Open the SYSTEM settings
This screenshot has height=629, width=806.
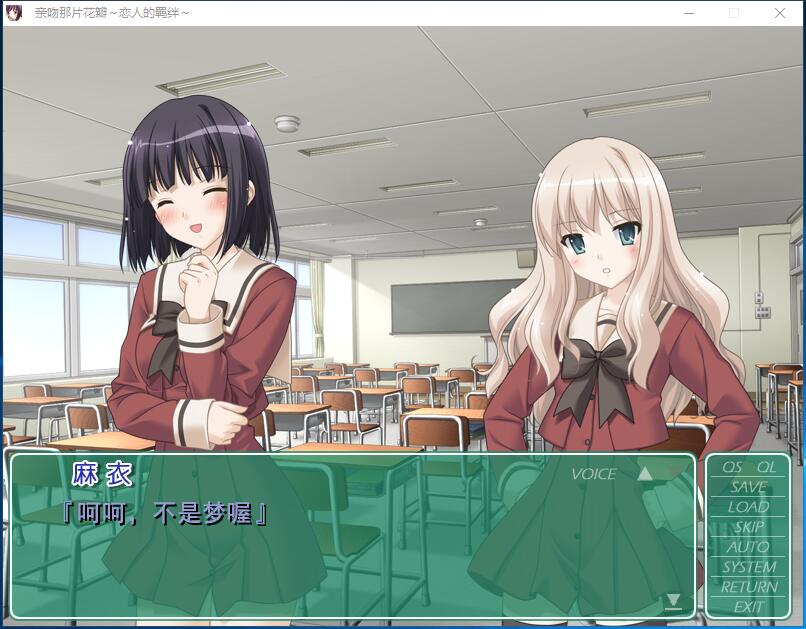tap(748, 567)
